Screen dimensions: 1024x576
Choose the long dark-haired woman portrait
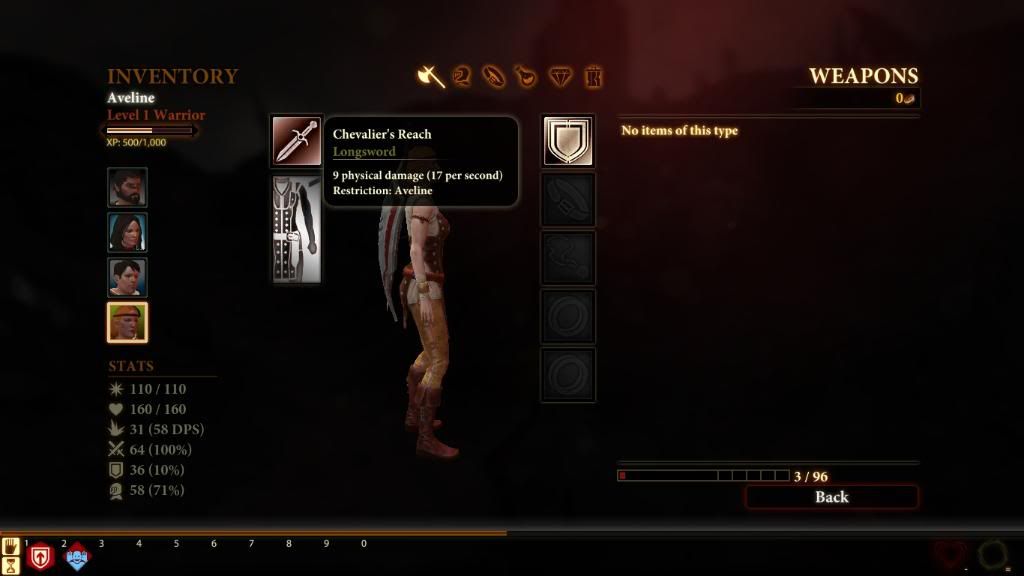127,232
